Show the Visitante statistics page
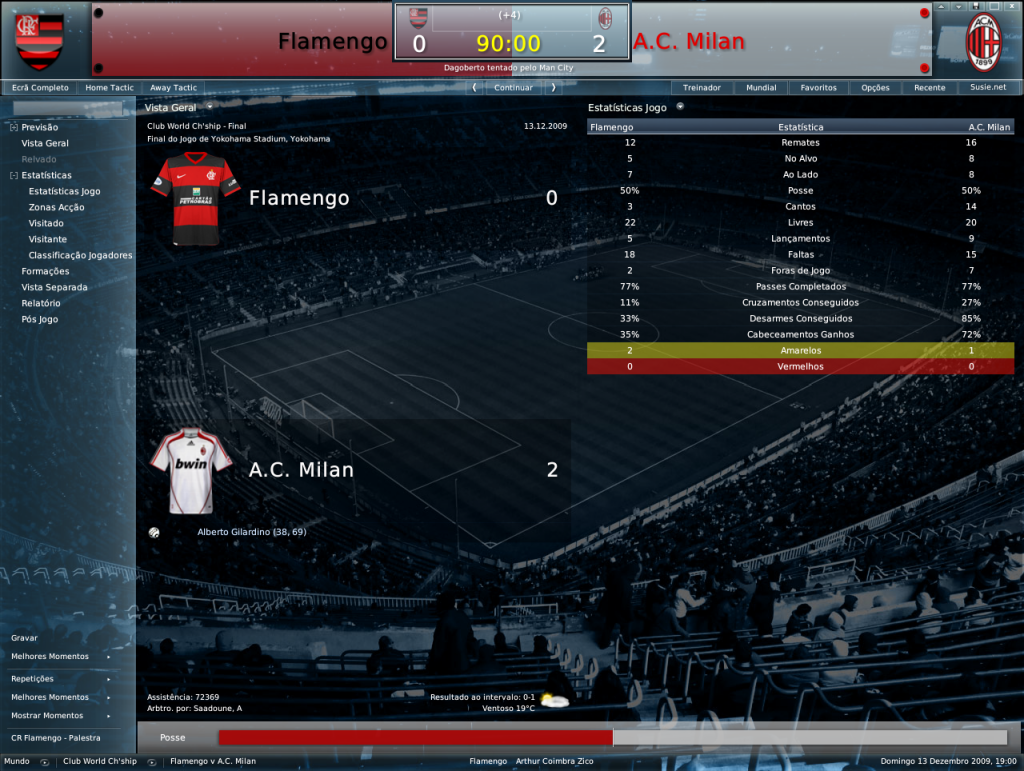 click(48, 239)
